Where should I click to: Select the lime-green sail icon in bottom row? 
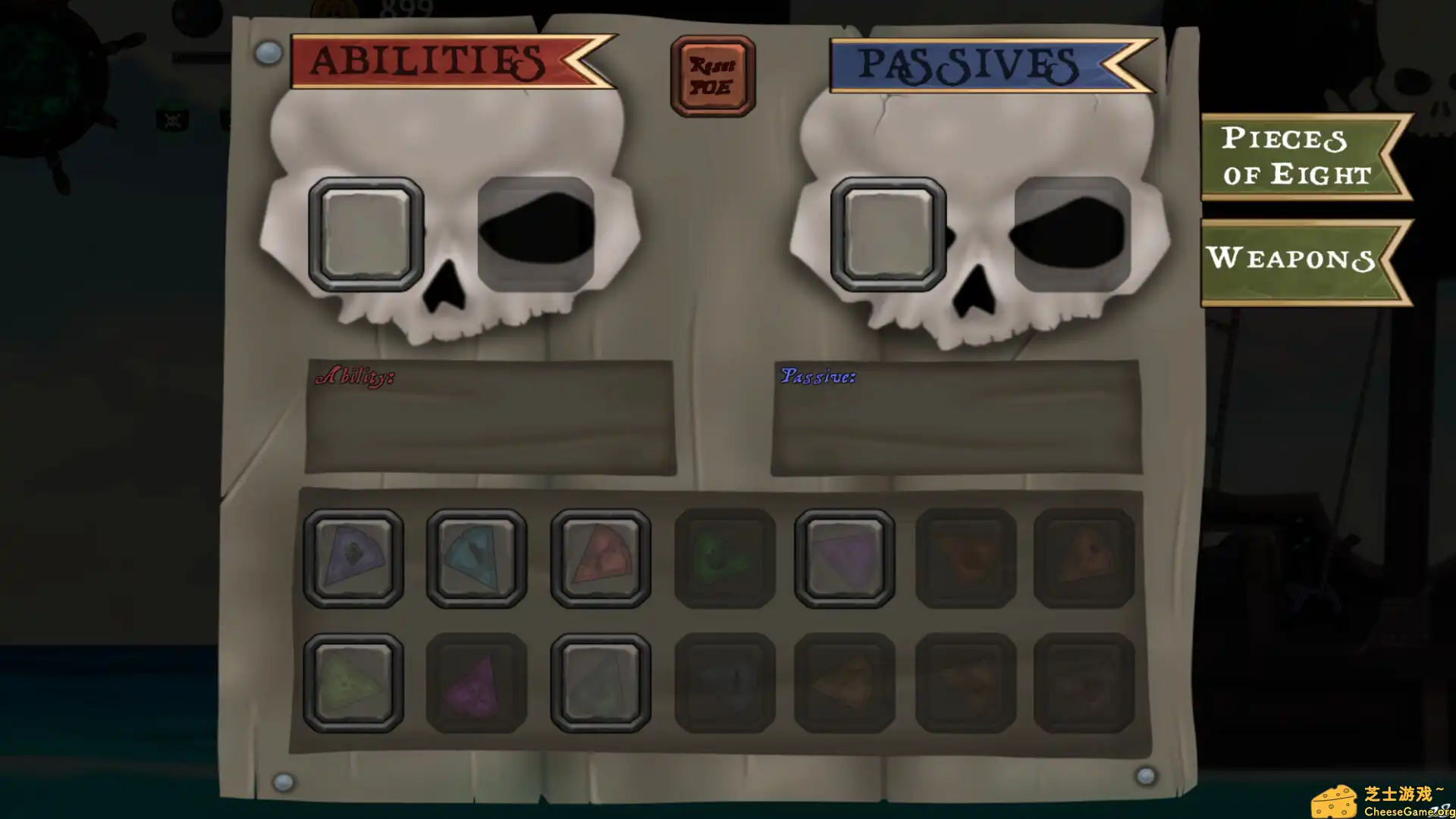coord(353,681)
